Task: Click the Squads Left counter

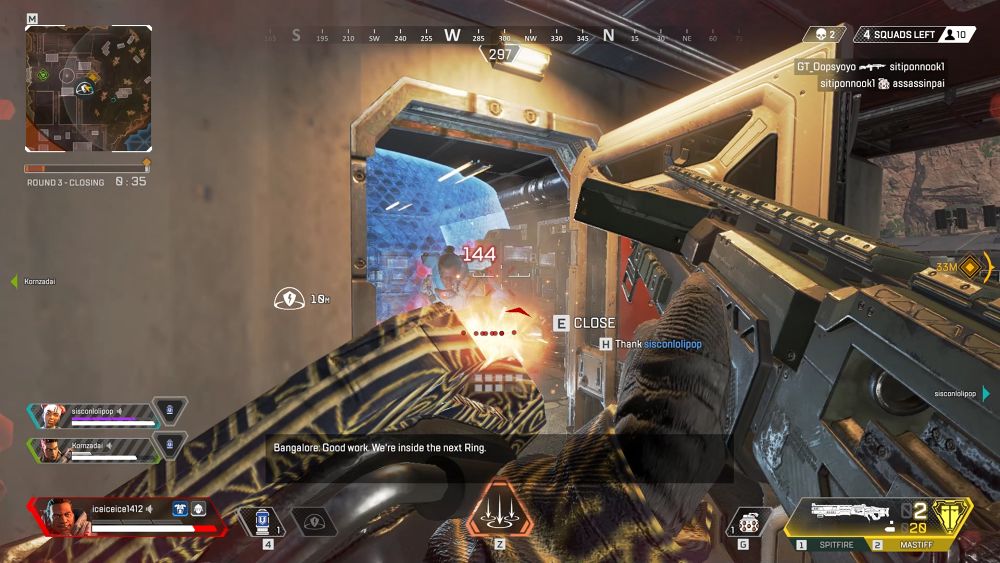Action: pyautogui.click(x=900, y=35)
